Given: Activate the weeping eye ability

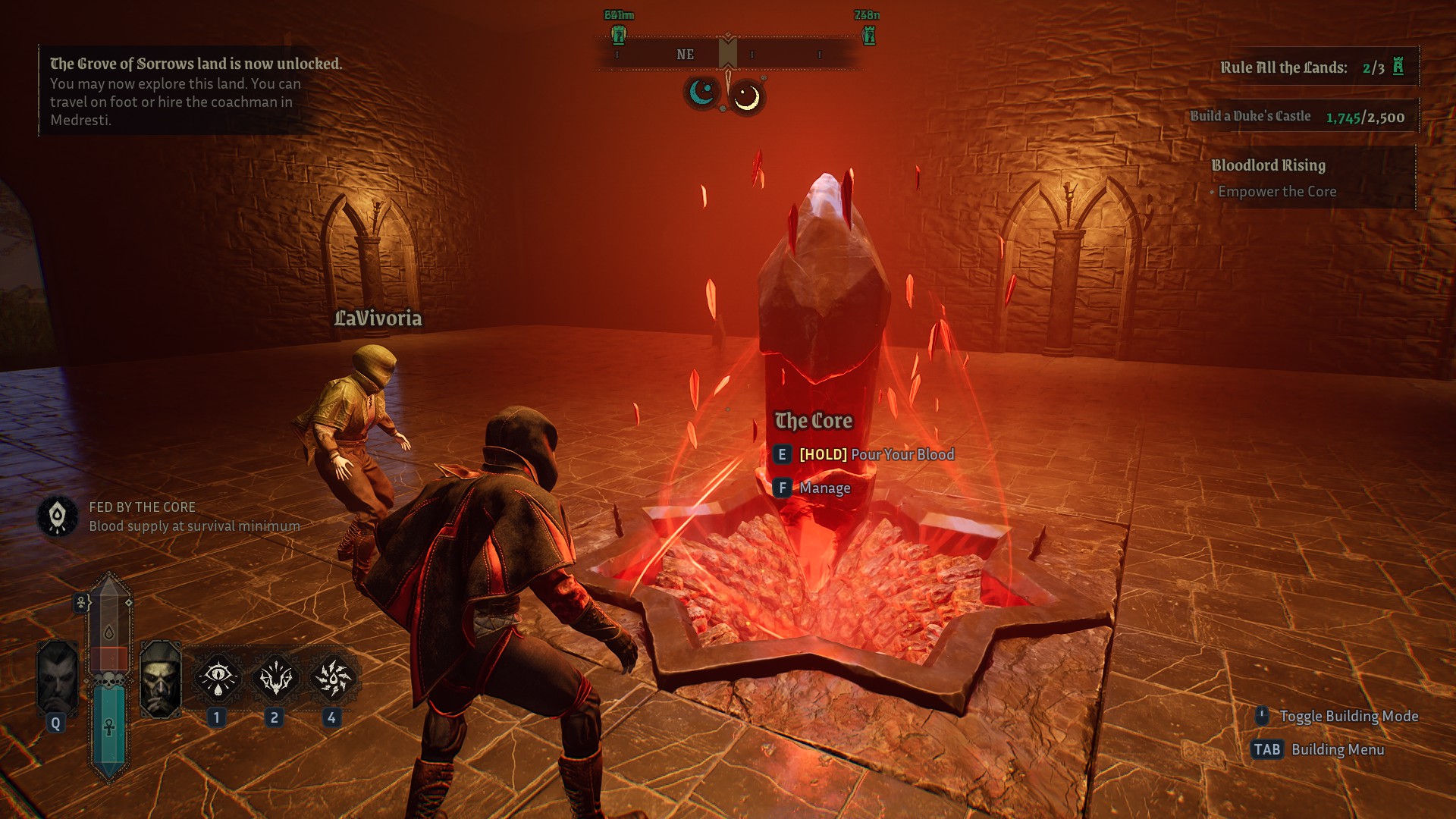Looking at the screenshot, I should pos(218,678).
